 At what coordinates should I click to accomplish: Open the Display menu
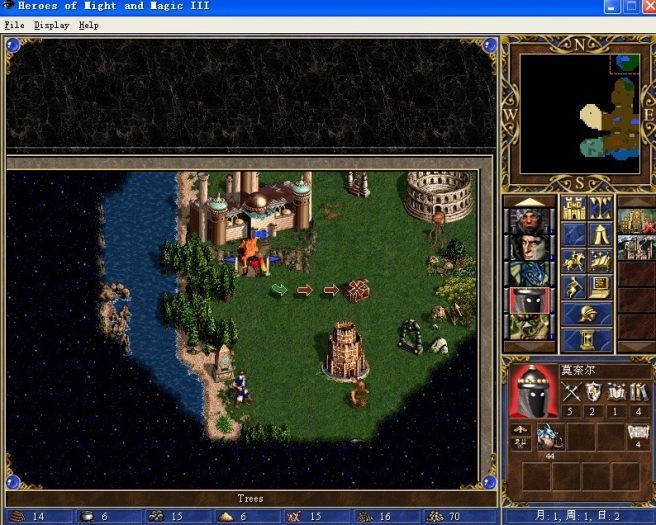(51, 25)
